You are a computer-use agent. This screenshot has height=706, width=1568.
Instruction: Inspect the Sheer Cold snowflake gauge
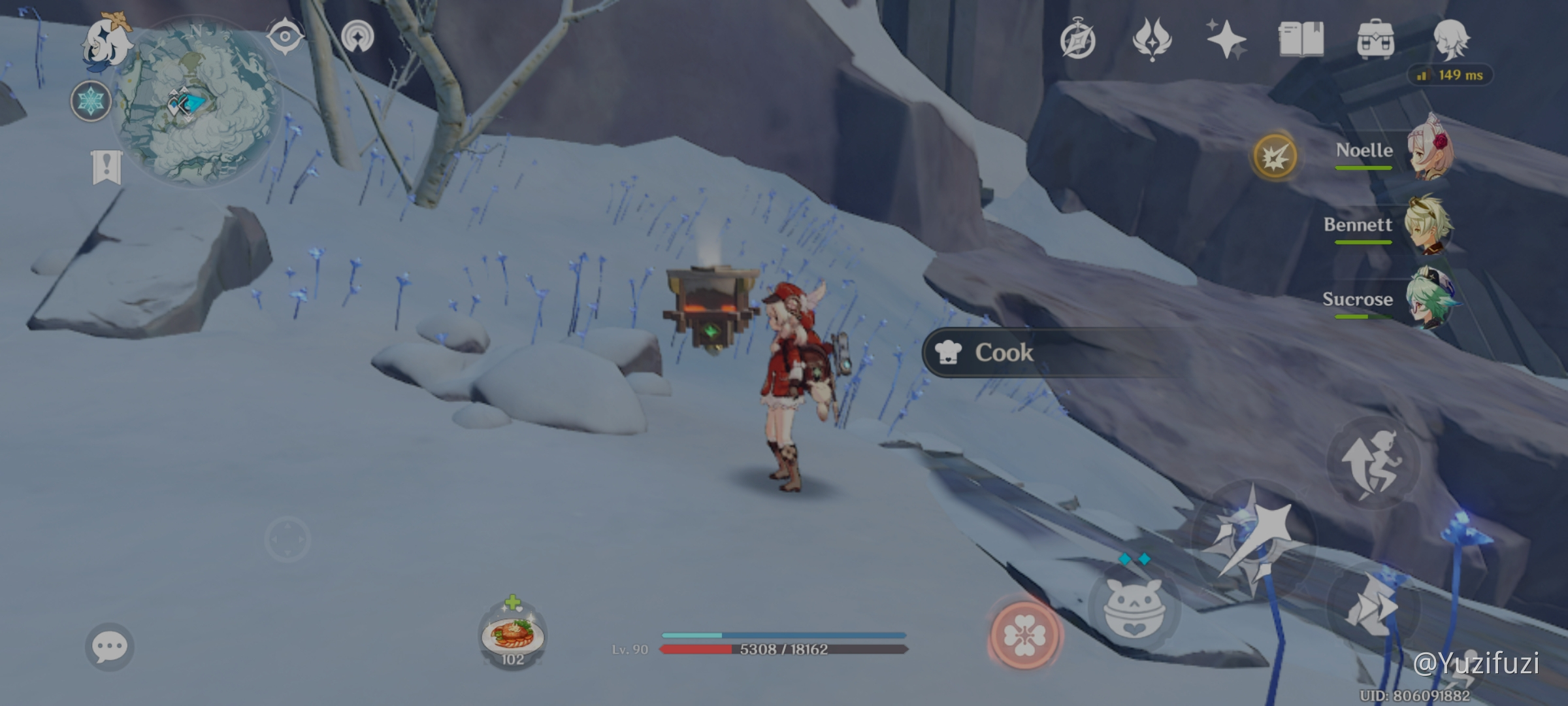pos(91,101)
